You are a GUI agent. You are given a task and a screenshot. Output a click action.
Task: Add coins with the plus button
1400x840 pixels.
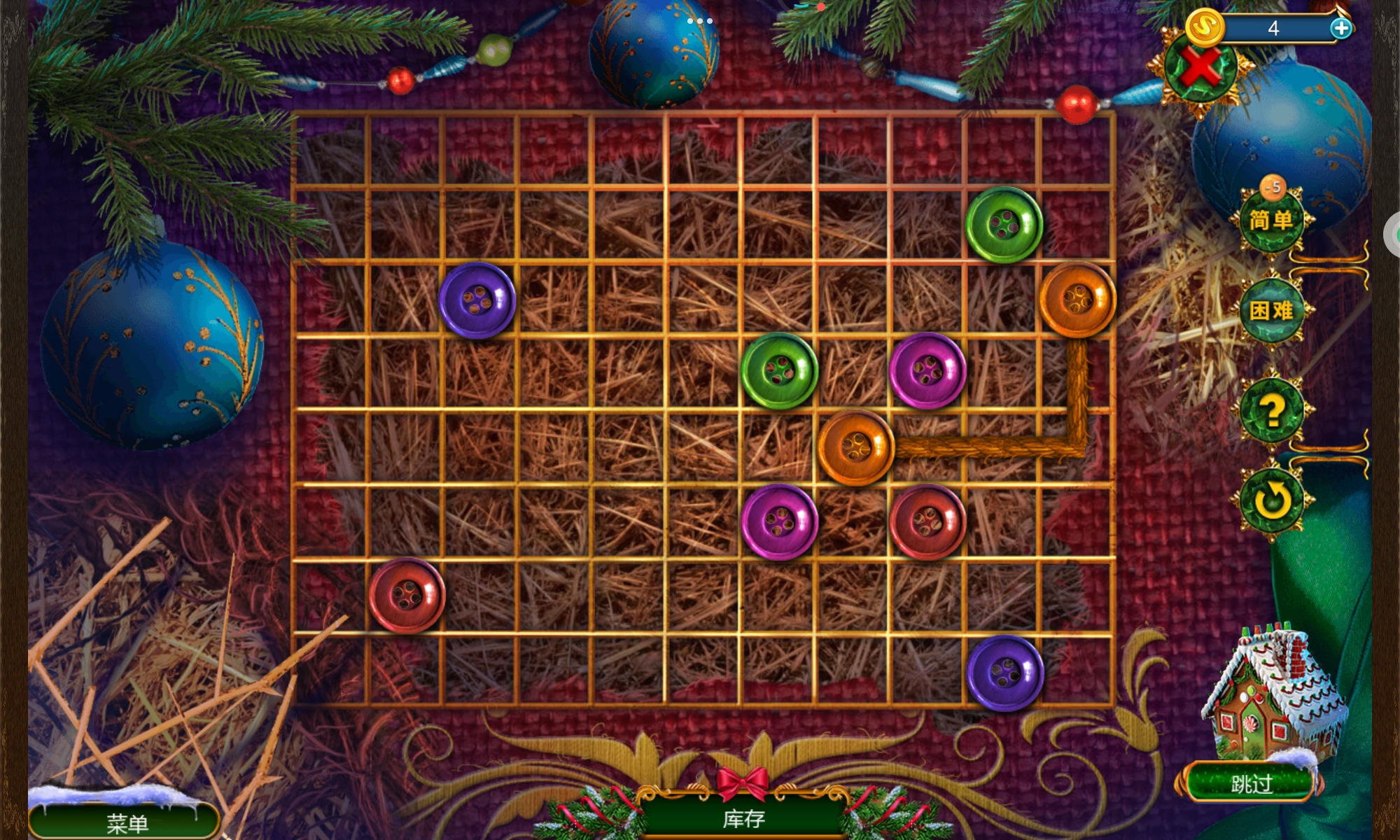(1340, 28)
